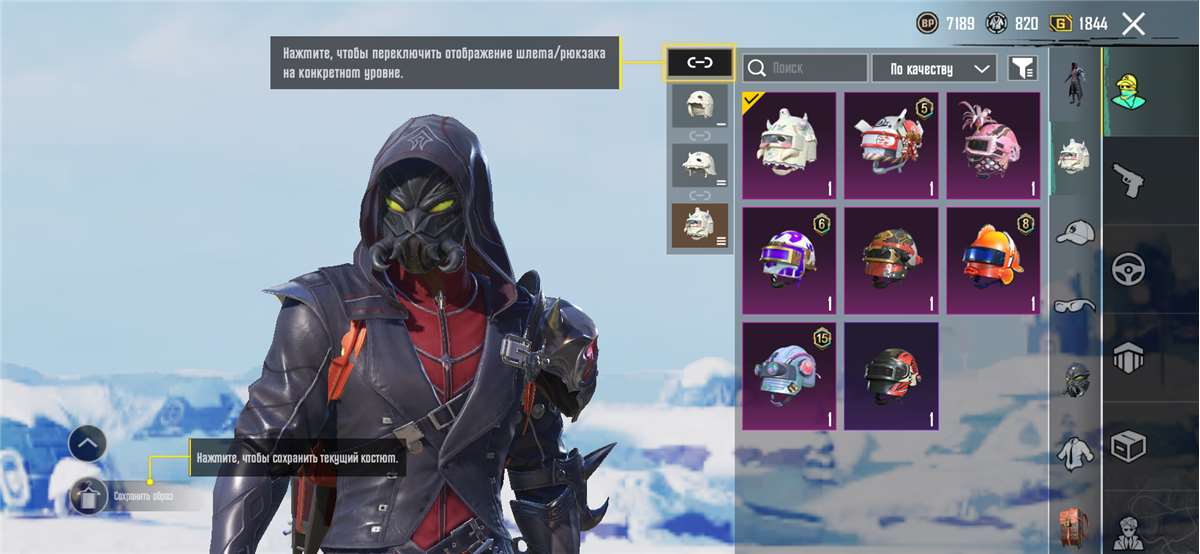Open the steering wheel vehicles tab
The image size is (1200, 554).
pos(1129,269)
